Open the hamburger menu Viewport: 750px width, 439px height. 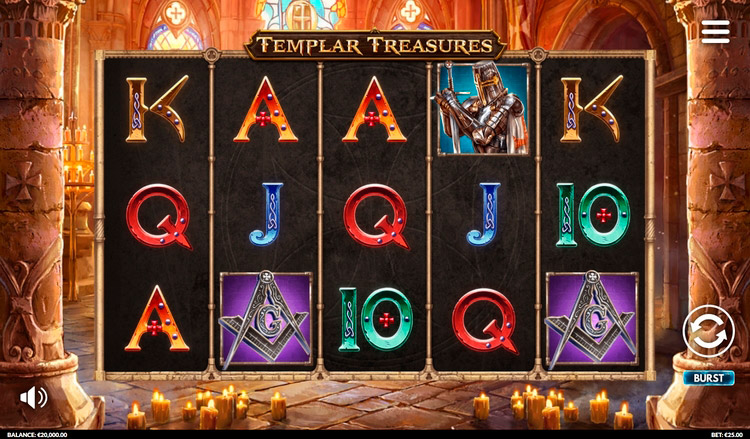pos(715,31)
